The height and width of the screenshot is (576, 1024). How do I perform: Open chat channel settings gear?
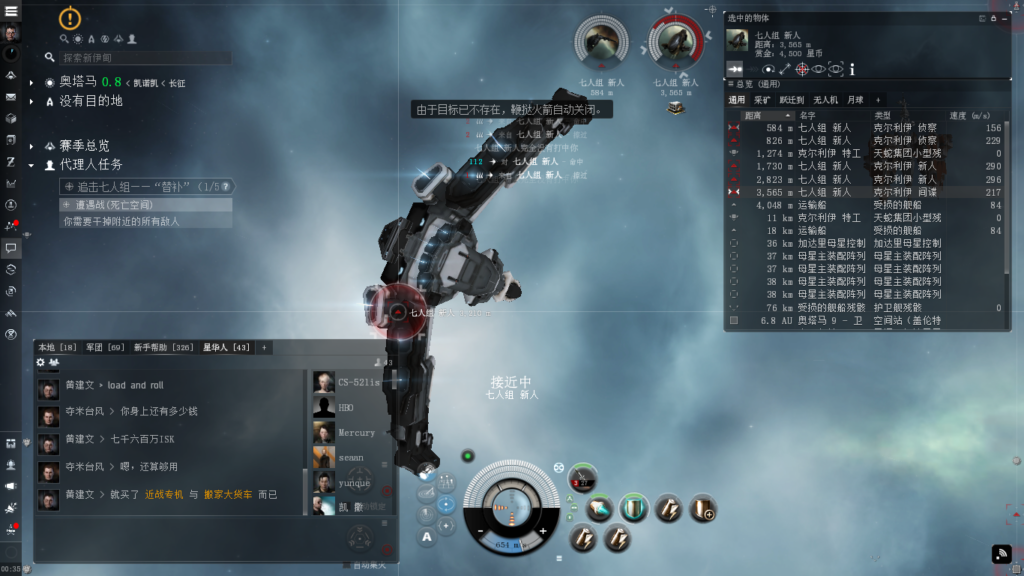click(x=41, y=362)
